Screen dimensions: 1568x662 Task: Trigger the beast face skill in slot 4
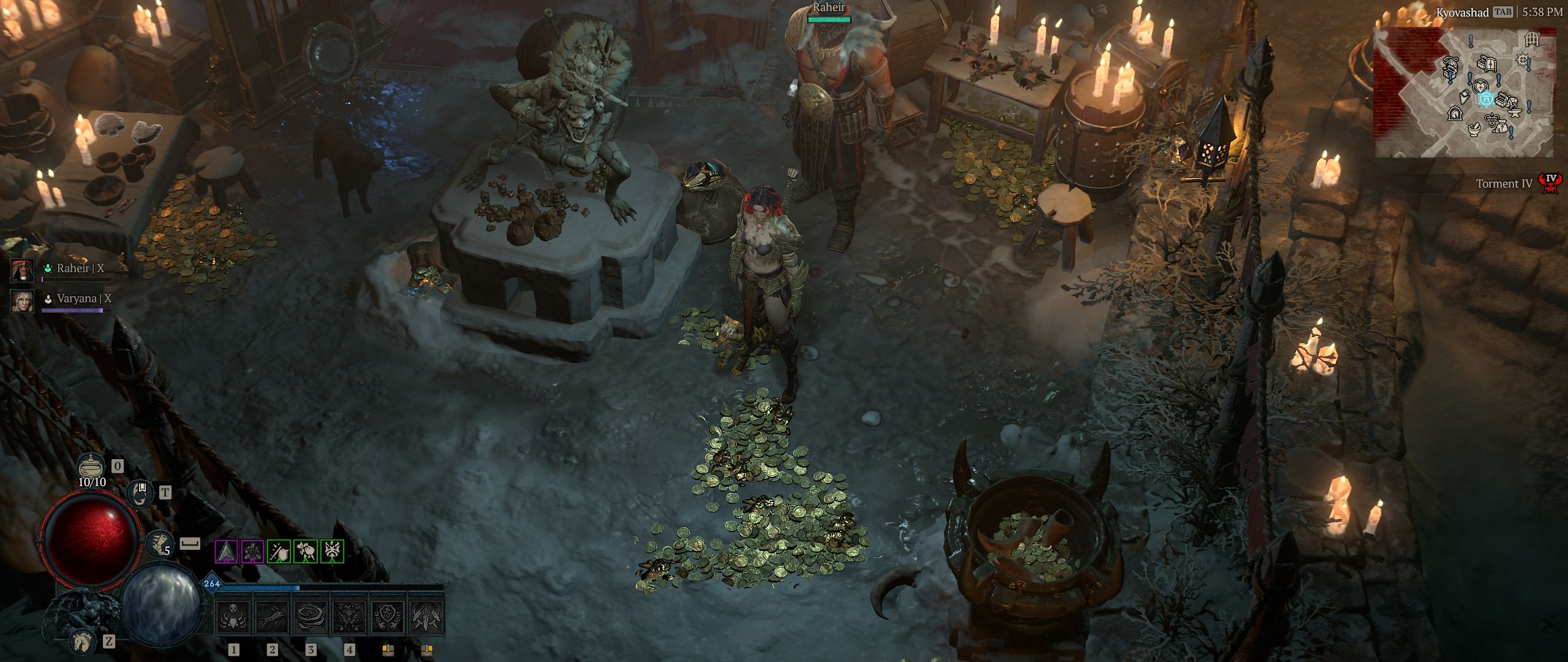point(350,615)
